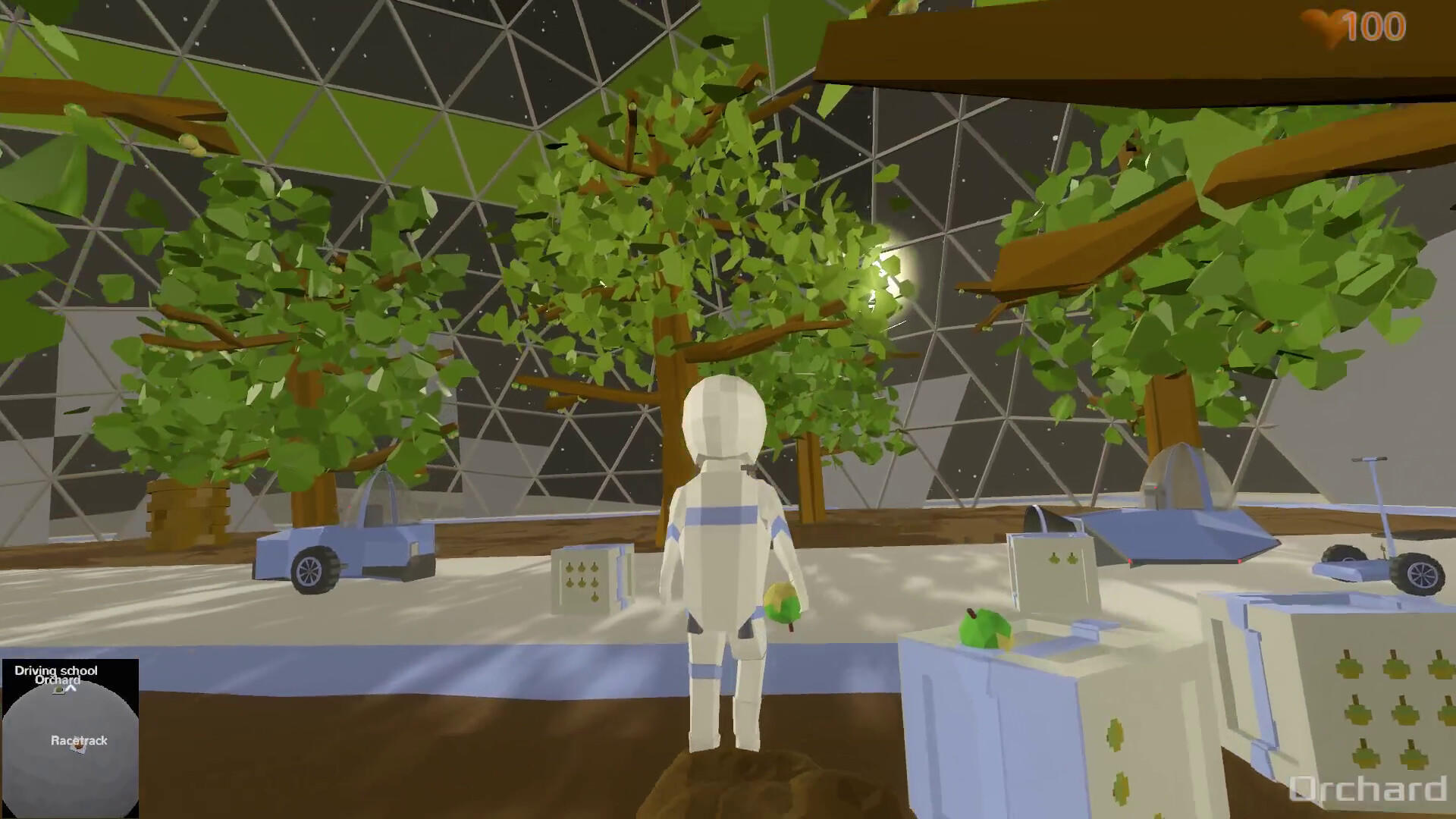Expand the Orchard label on the minimap

click(x=58, y=680)
